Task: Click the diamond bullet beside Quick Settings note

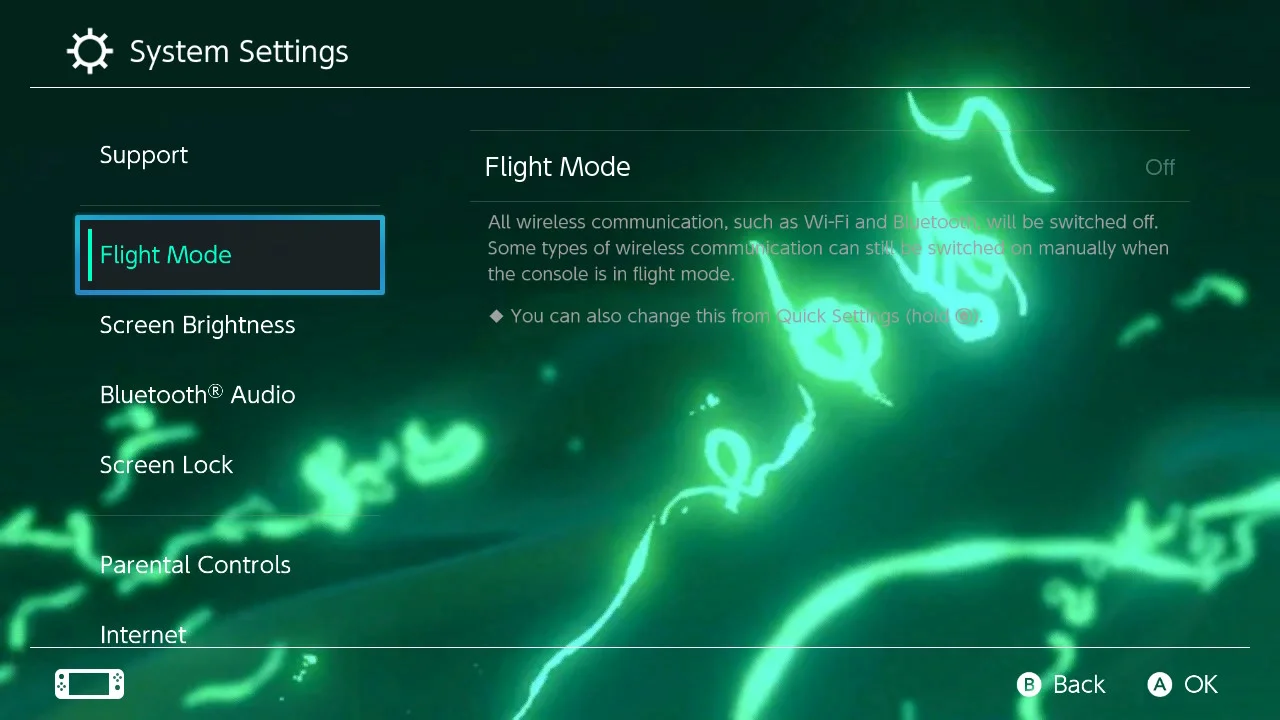Action: click(x=497, y=316)
